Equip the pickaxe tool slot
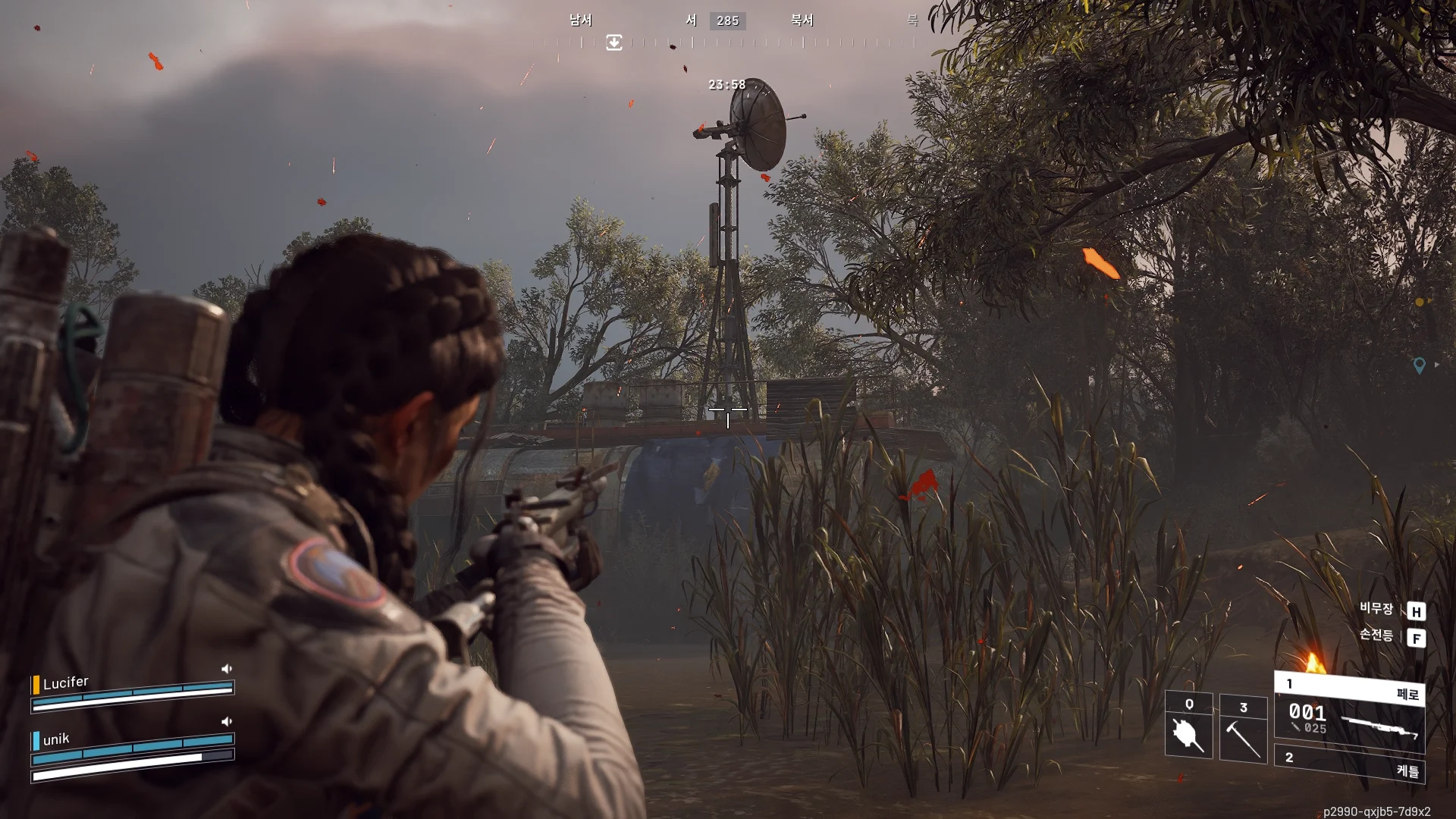Viewport: 1456px width, 819px height. point(1243,730)
